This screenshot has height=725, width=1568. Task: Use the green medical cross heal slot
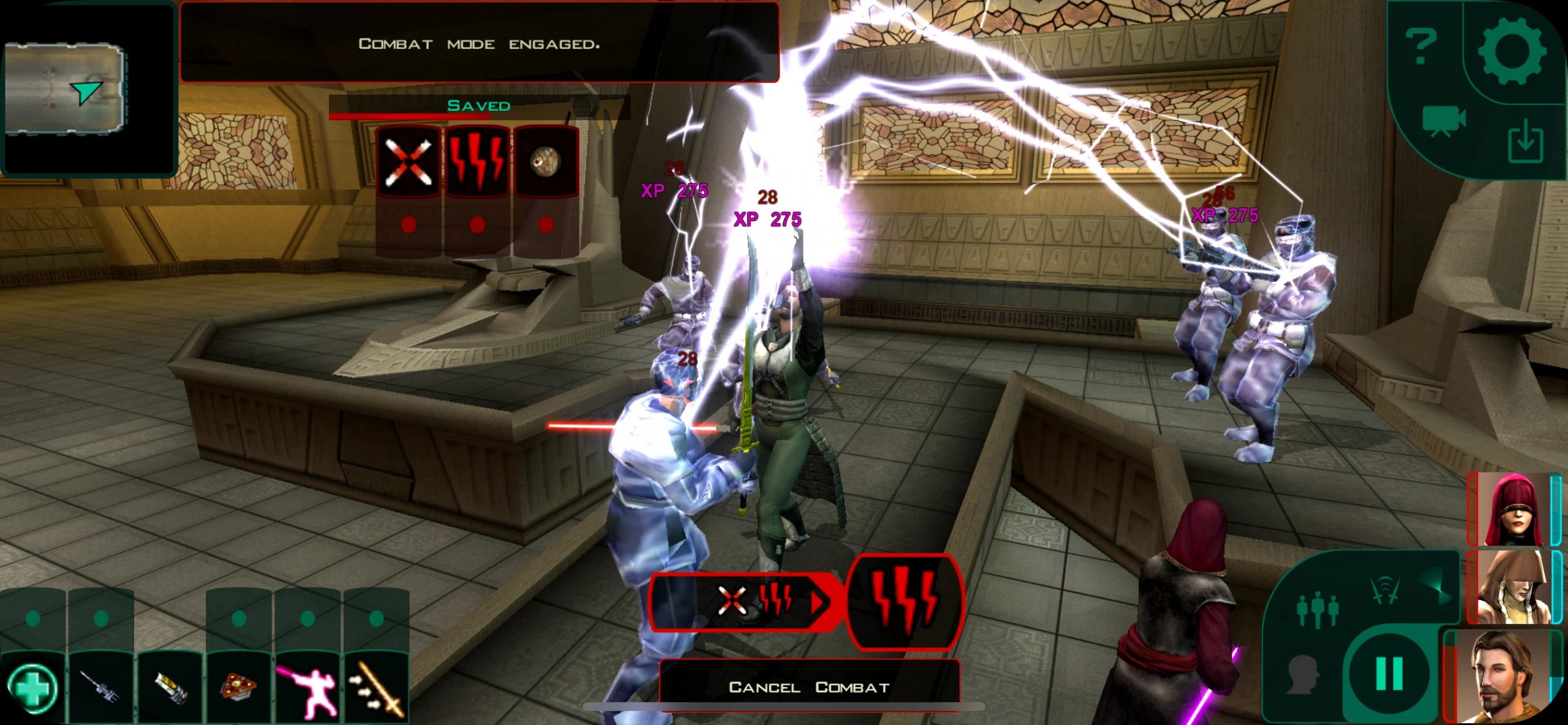pyautogui.click(x=34, y=687)
